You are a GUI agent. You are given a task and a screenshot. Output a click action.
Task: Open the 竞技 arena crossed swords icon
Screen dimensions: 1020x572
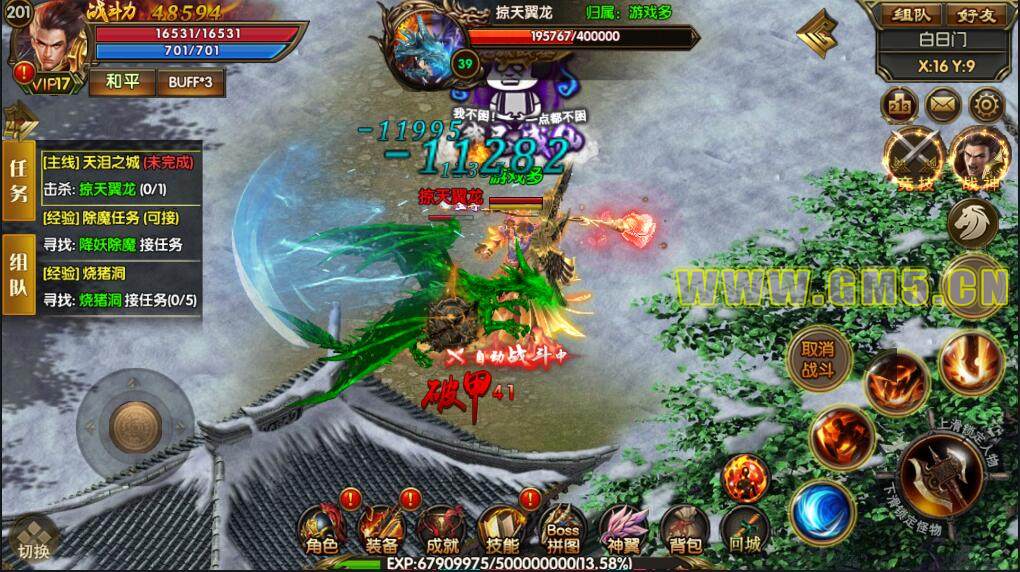point(913,158)
